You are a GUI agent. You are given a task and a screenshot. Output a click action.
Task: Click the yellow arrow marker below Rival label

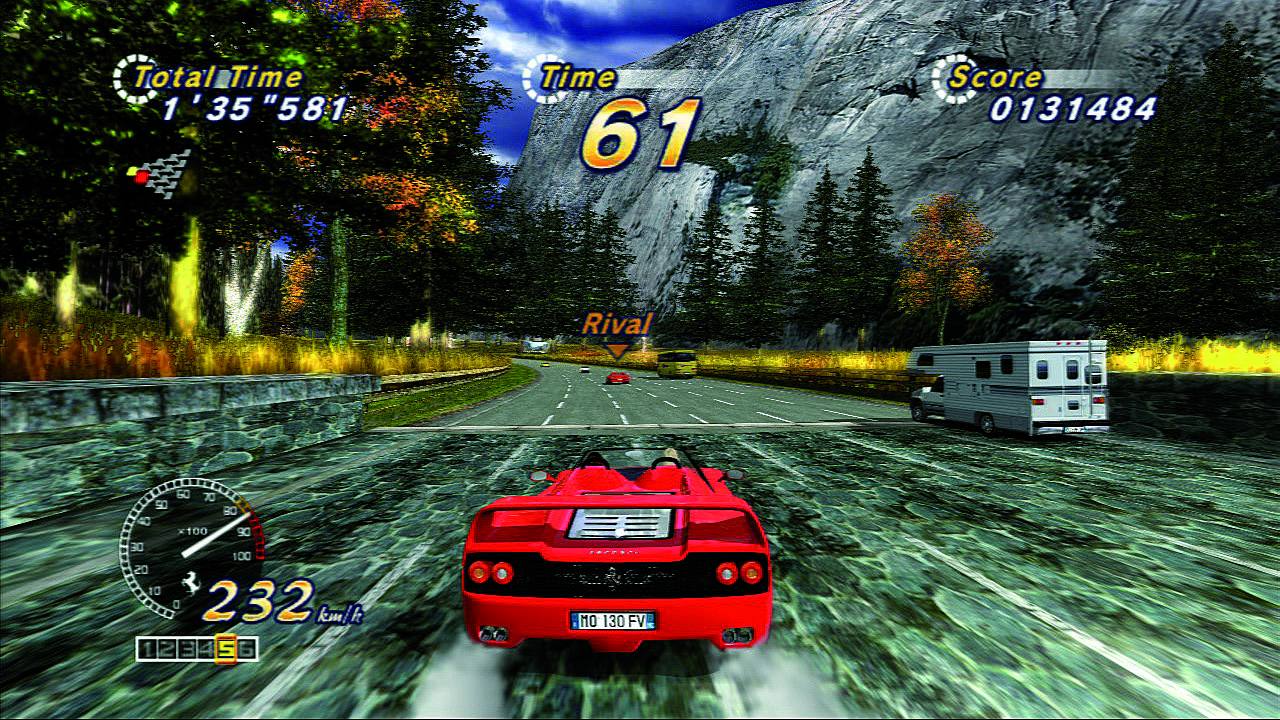(618, 349)
